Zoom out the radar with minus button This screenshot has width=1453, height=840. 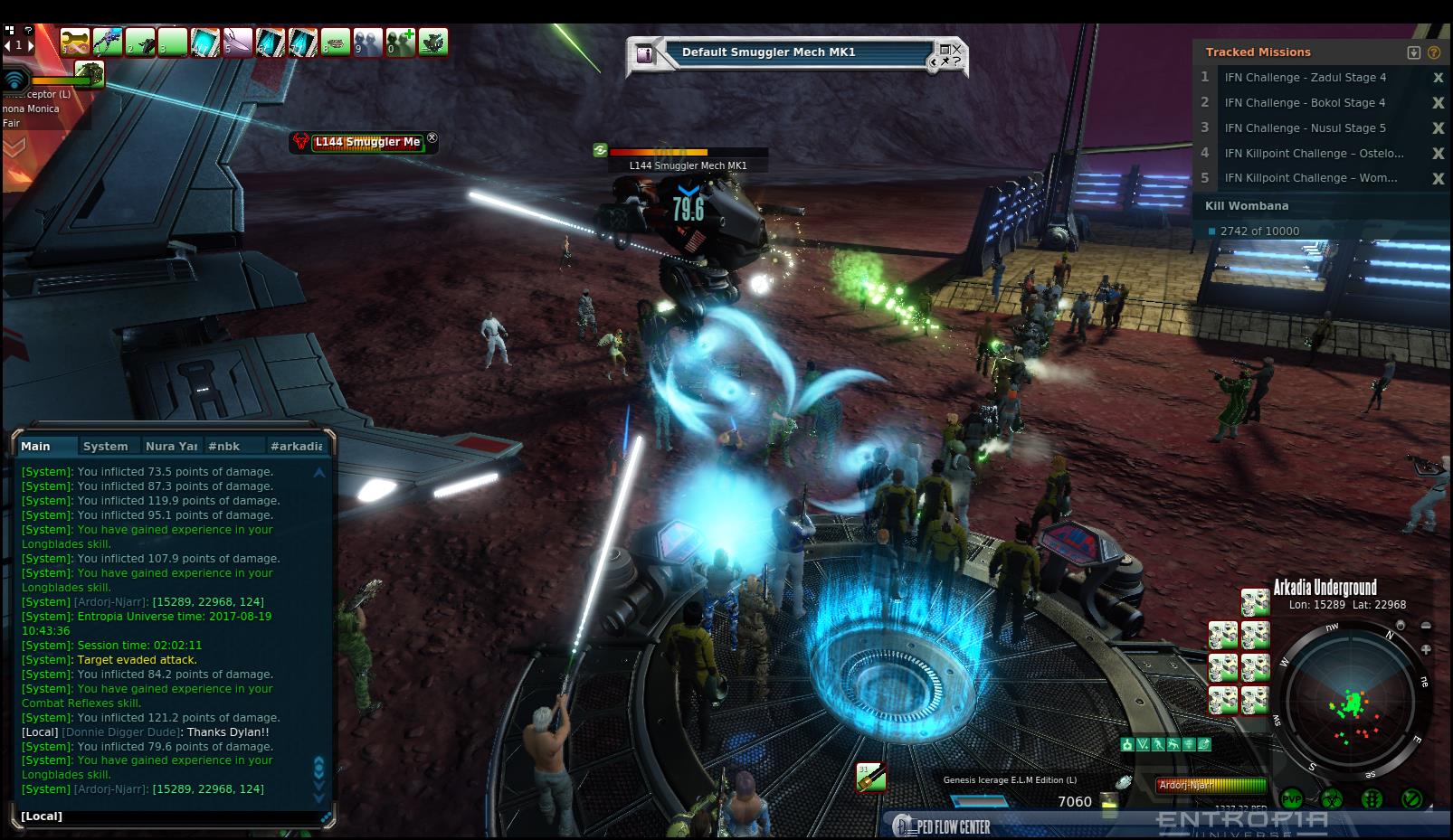(x=1426, y=626)
